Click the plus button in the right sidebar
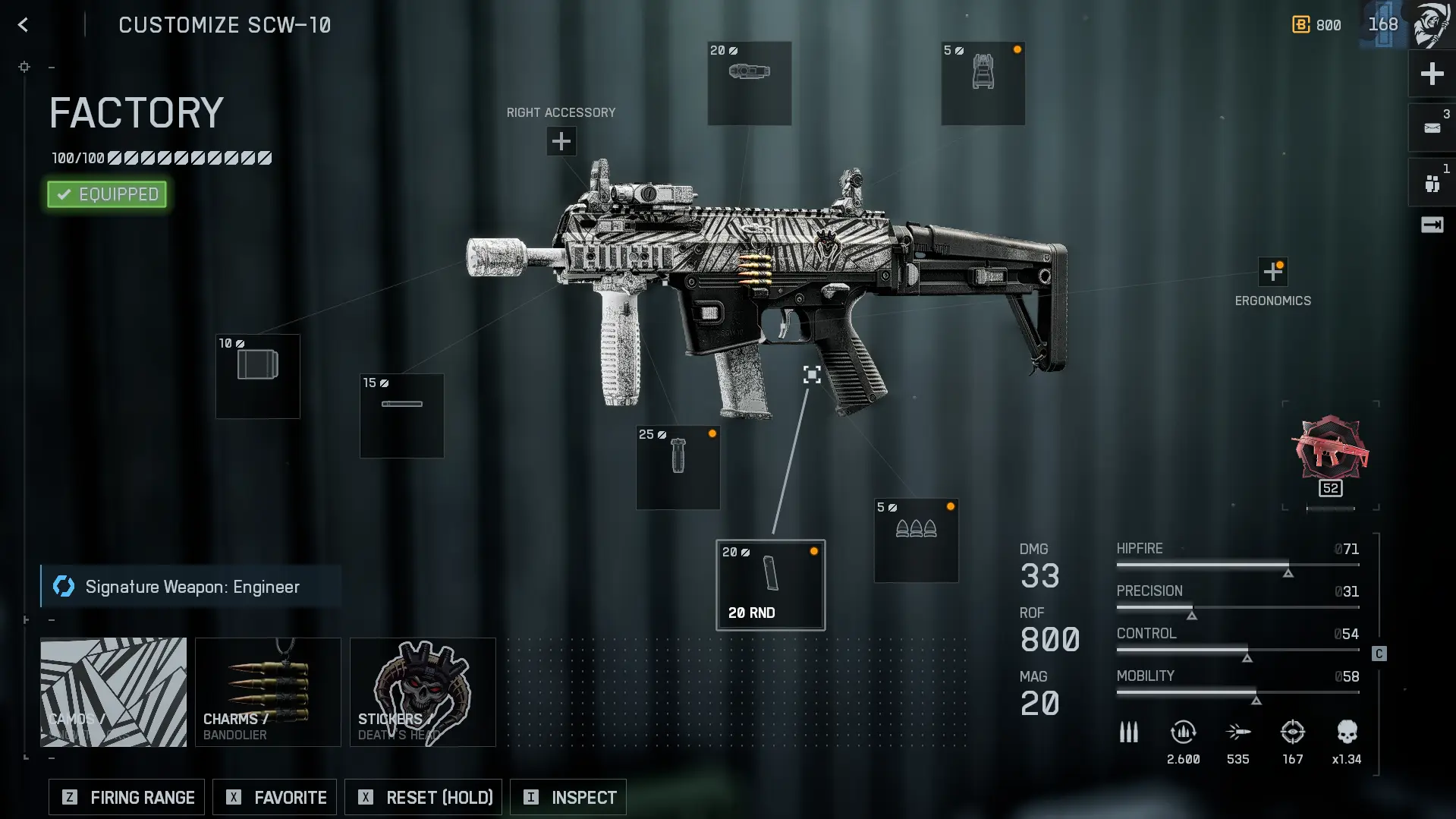Image resolution: width=1456 pixels, height=819 pixels. tap(1432, 74)
